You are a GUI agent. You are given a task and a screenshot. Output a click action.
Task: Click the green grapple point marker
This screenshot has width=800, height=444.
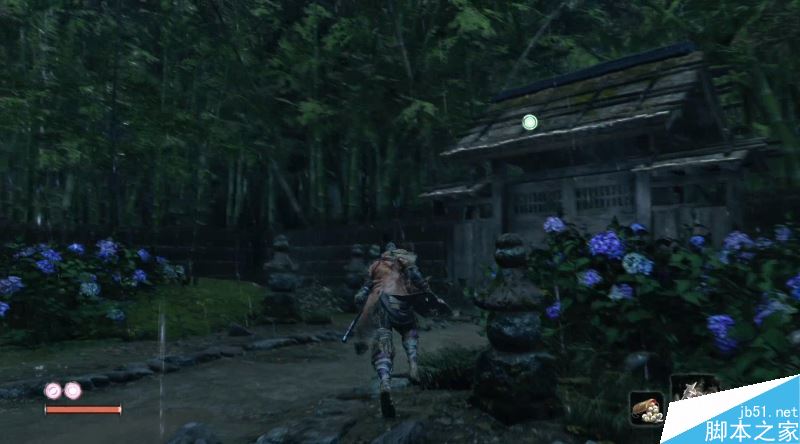pyautogui.click(x=530, y=122)
